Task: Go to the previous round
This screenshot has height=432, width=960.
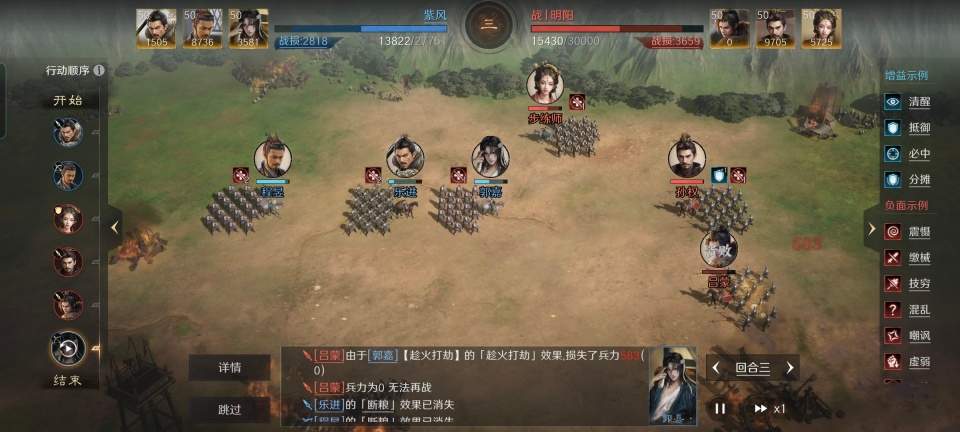Action: (716, 368)
